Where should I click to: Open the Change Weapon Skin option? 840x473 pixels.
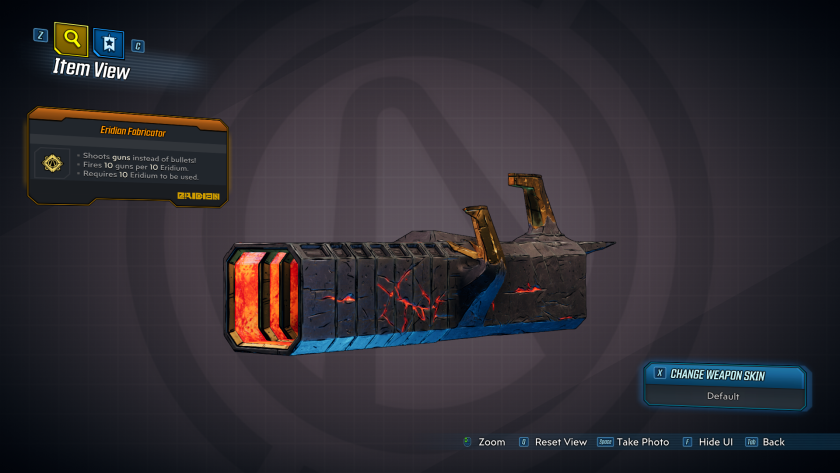725,374
